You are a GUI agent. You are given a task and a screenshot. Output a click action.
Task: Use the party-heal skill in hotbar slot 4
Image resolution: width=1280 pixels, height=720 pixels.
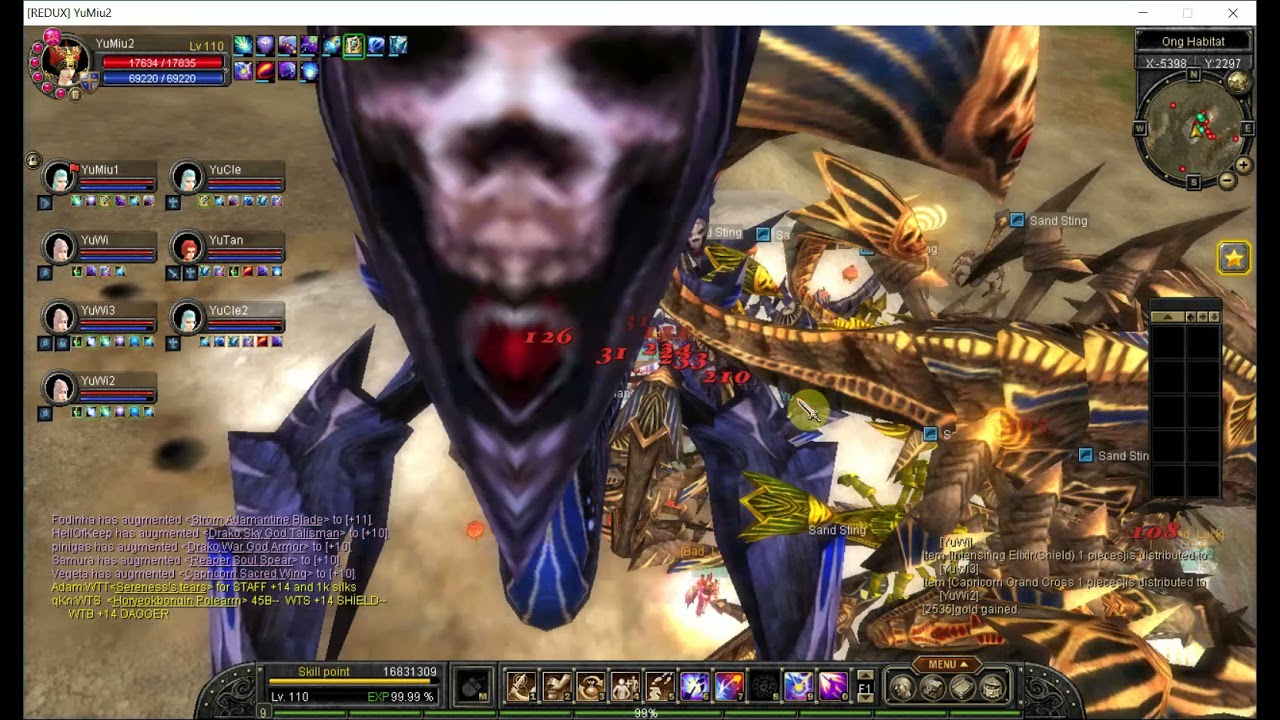[625, 686]
